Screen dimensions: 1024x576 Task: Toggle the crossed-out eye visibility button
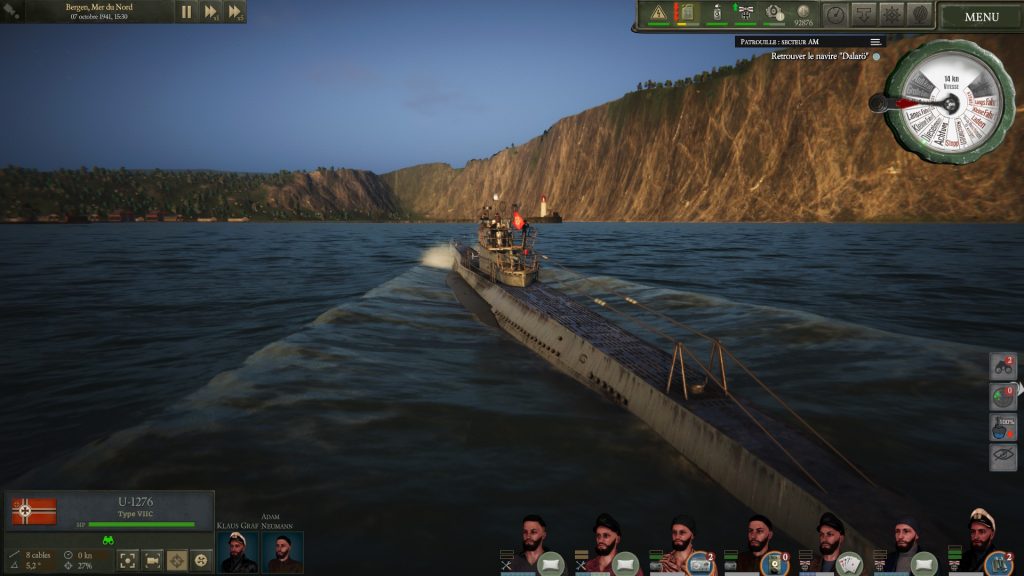pos(1003,457)
